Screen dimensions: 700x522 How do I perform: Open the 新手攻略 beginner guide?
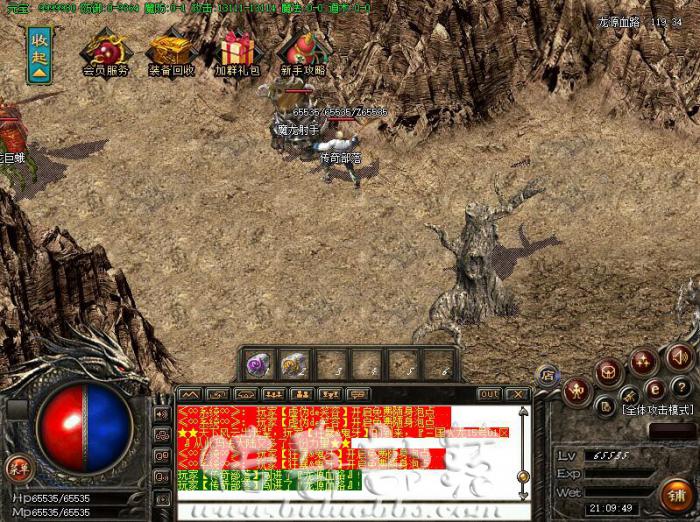301,52
